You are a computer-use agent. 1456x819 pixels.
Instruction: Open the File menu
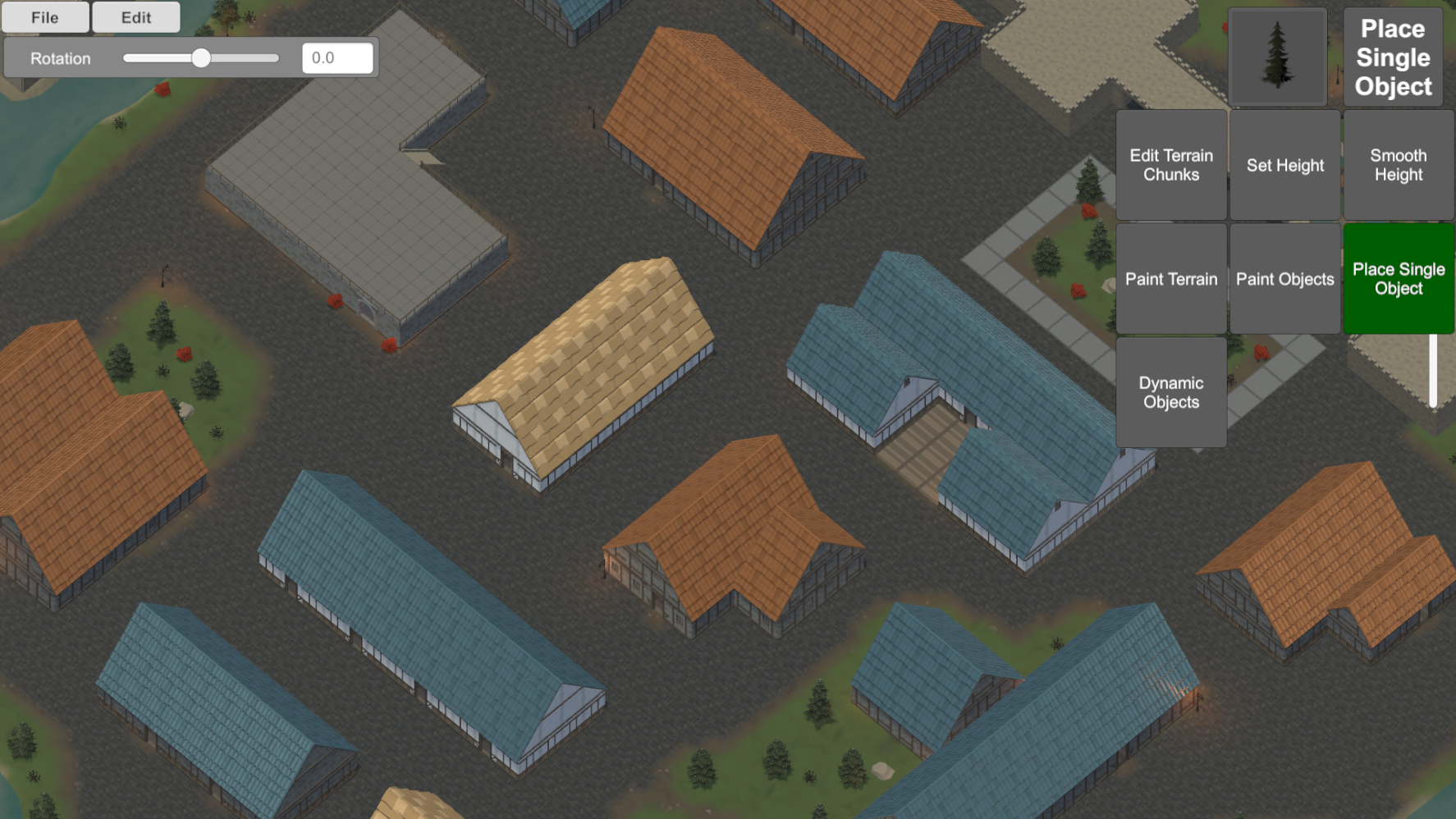pyautogui.click(x=45, y=17)
